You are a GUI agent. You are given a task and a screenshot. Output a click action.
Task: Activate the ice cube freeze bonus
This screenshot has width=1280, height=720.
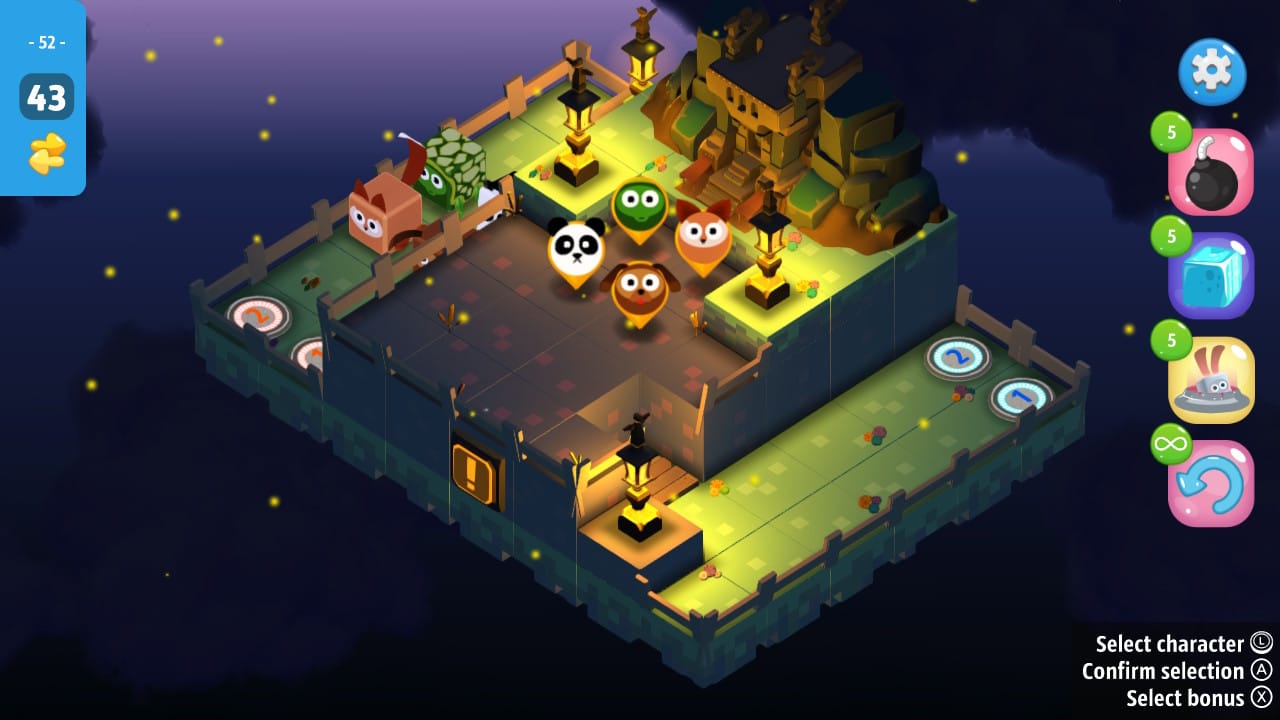click(x=1210, y=275)
